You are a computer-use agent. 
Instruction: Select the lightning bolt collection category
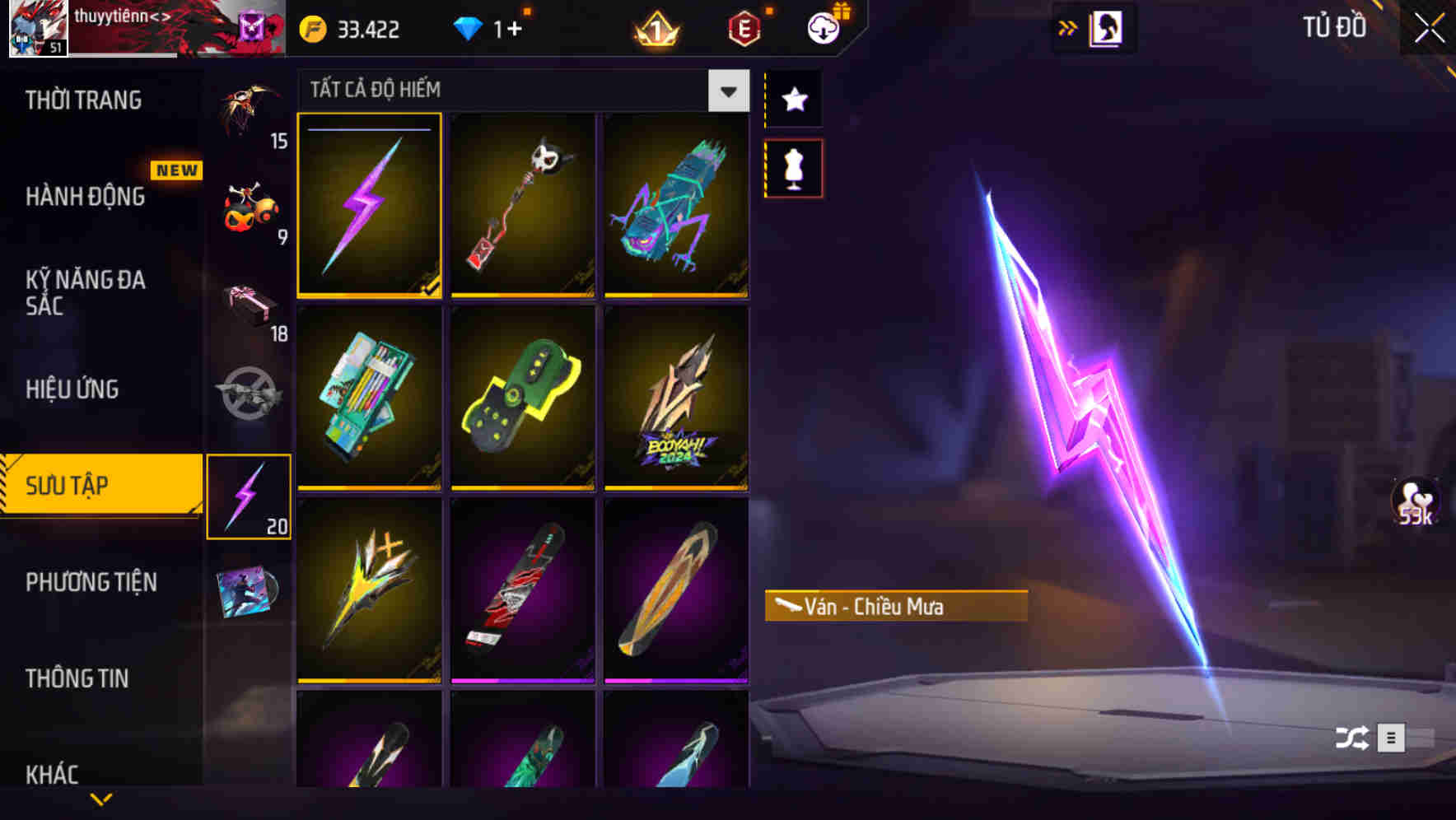tap(249, 494)
